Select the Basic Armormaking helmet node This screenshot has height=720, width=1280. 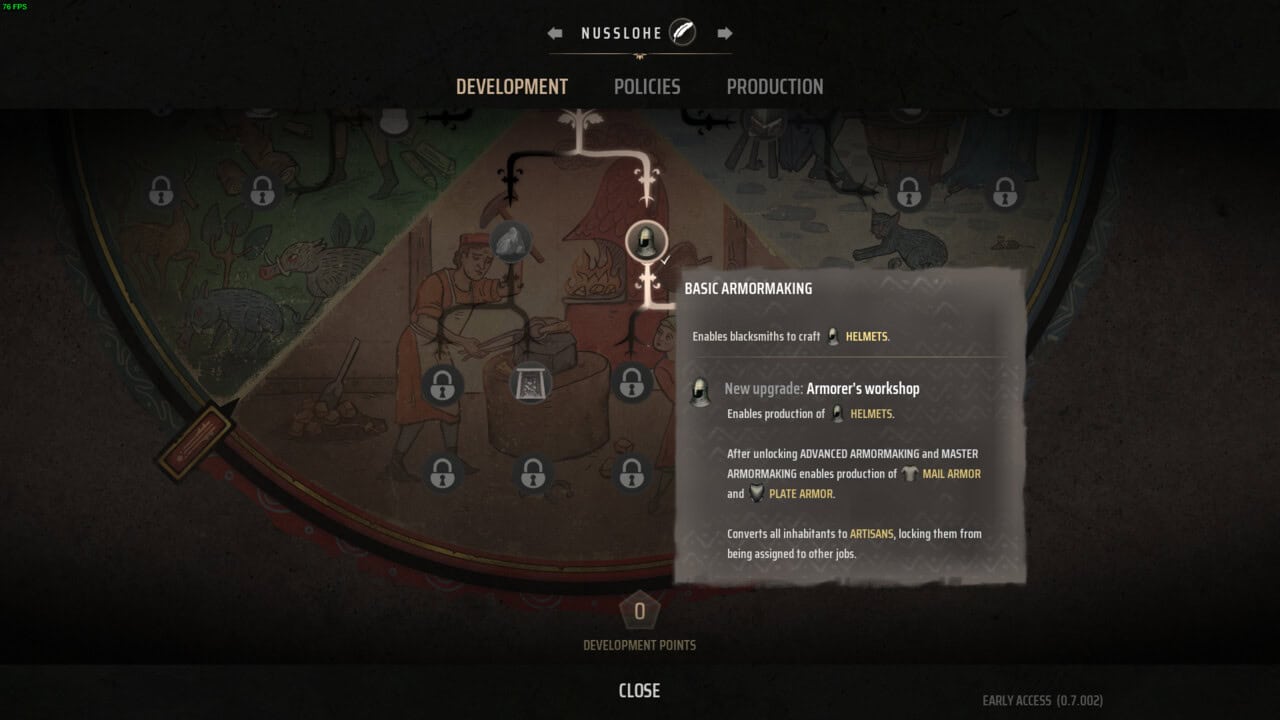646,241
